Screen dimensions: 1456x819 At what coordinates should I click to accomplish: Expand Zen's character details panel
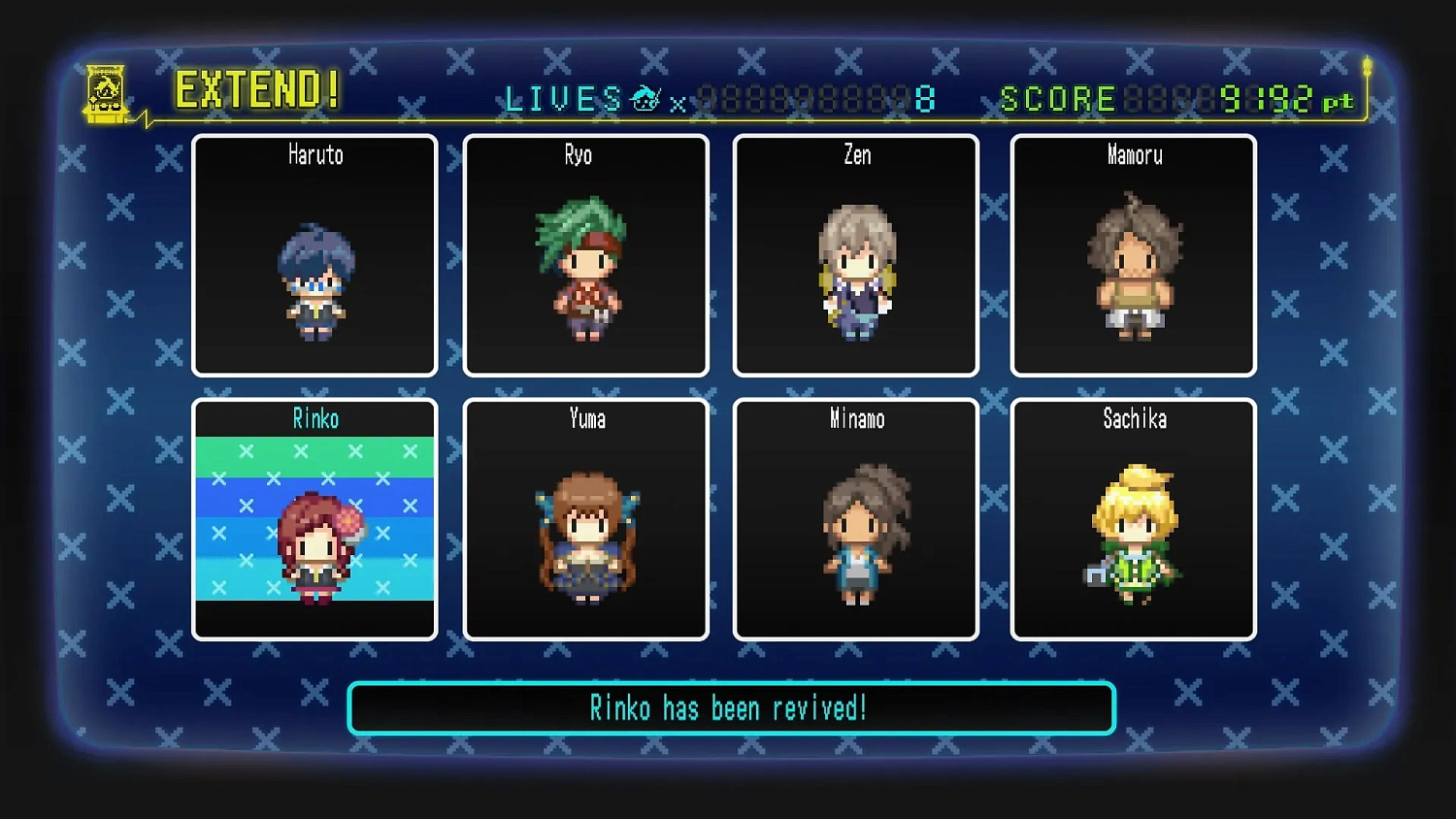[855, 254]
